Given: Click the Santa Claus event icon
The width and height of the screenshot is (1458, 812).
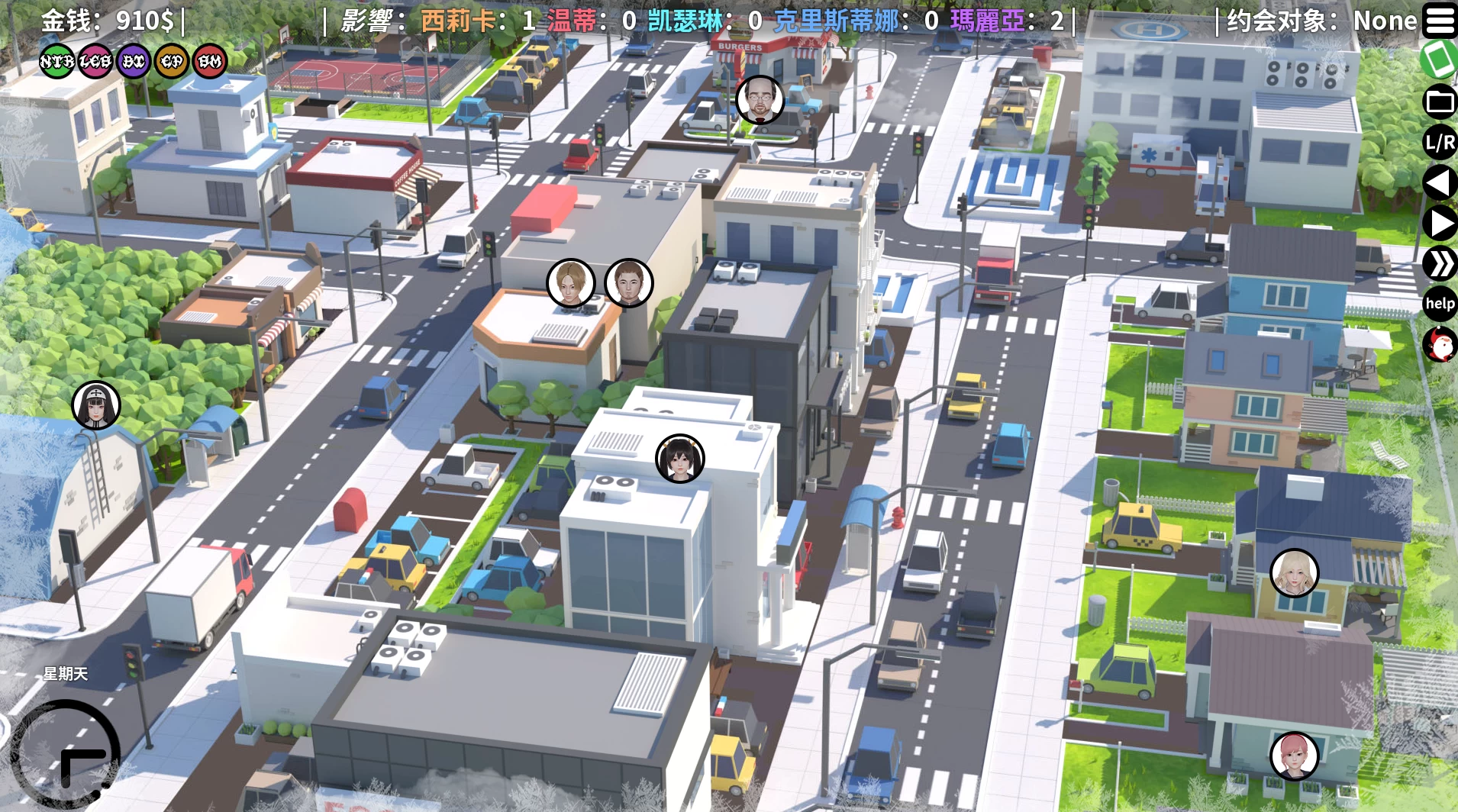Looking at the screenshot, I should [1440, 345].
